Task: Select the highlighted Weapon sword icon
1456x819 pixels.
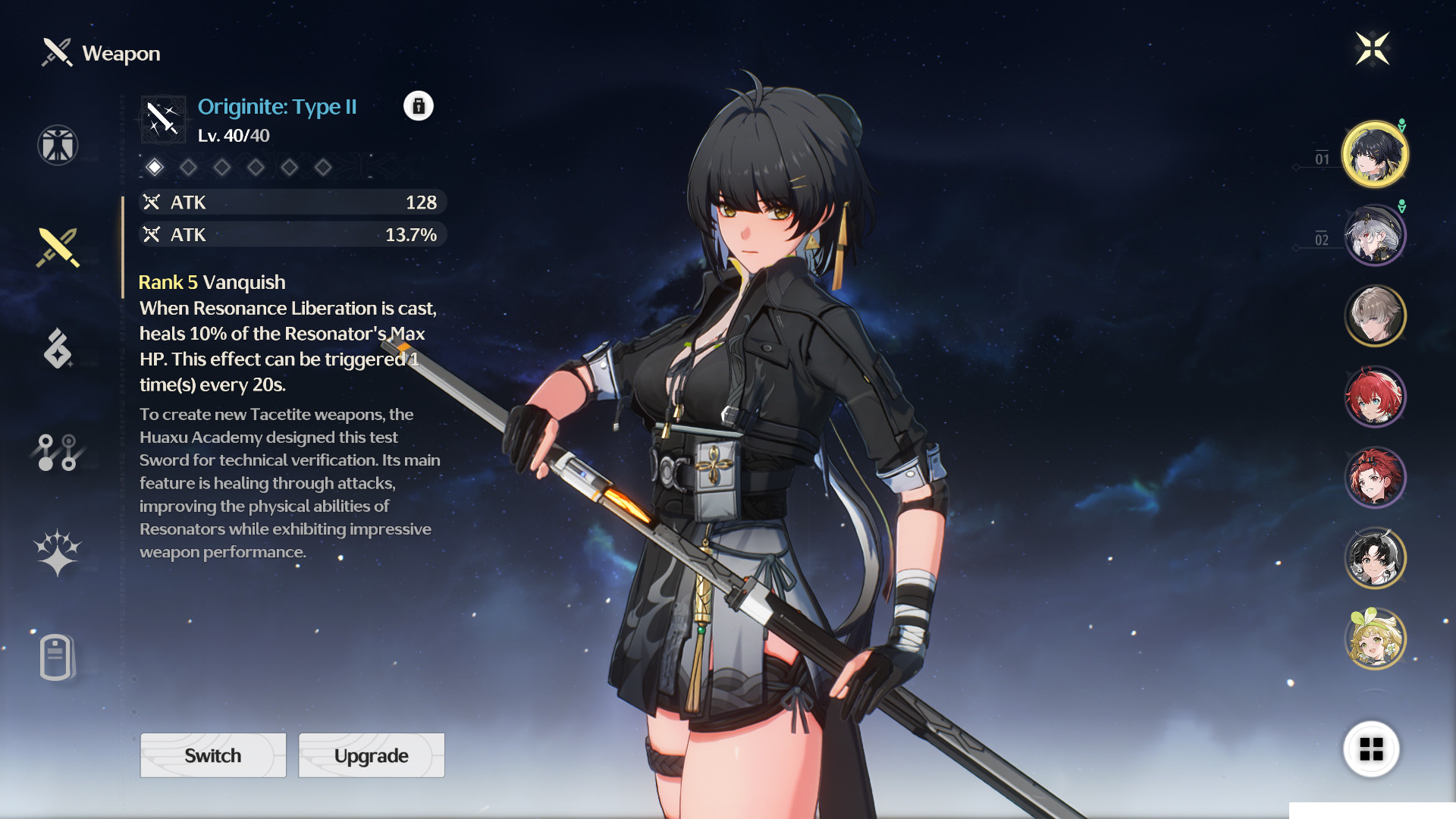Action: (x=57, y=248)
